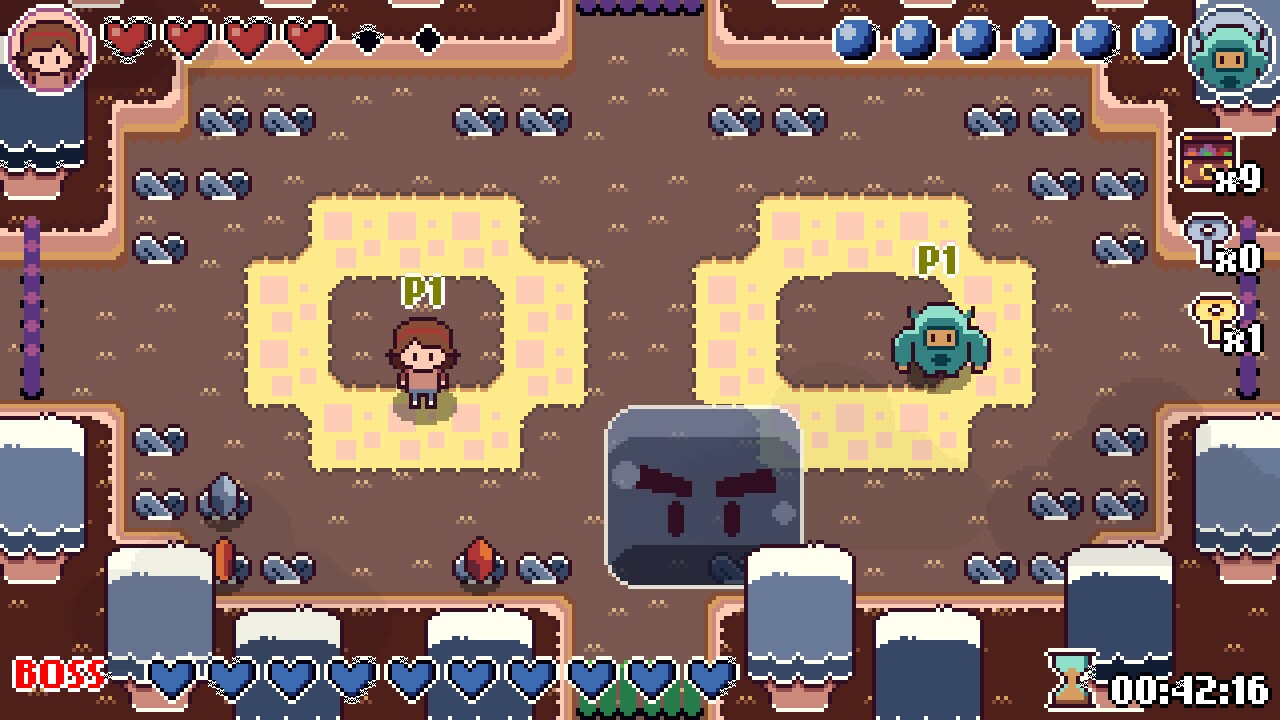
Task: Click the gray crystal near the left wall
Action: pyautogui.click(x=225, y=497)
